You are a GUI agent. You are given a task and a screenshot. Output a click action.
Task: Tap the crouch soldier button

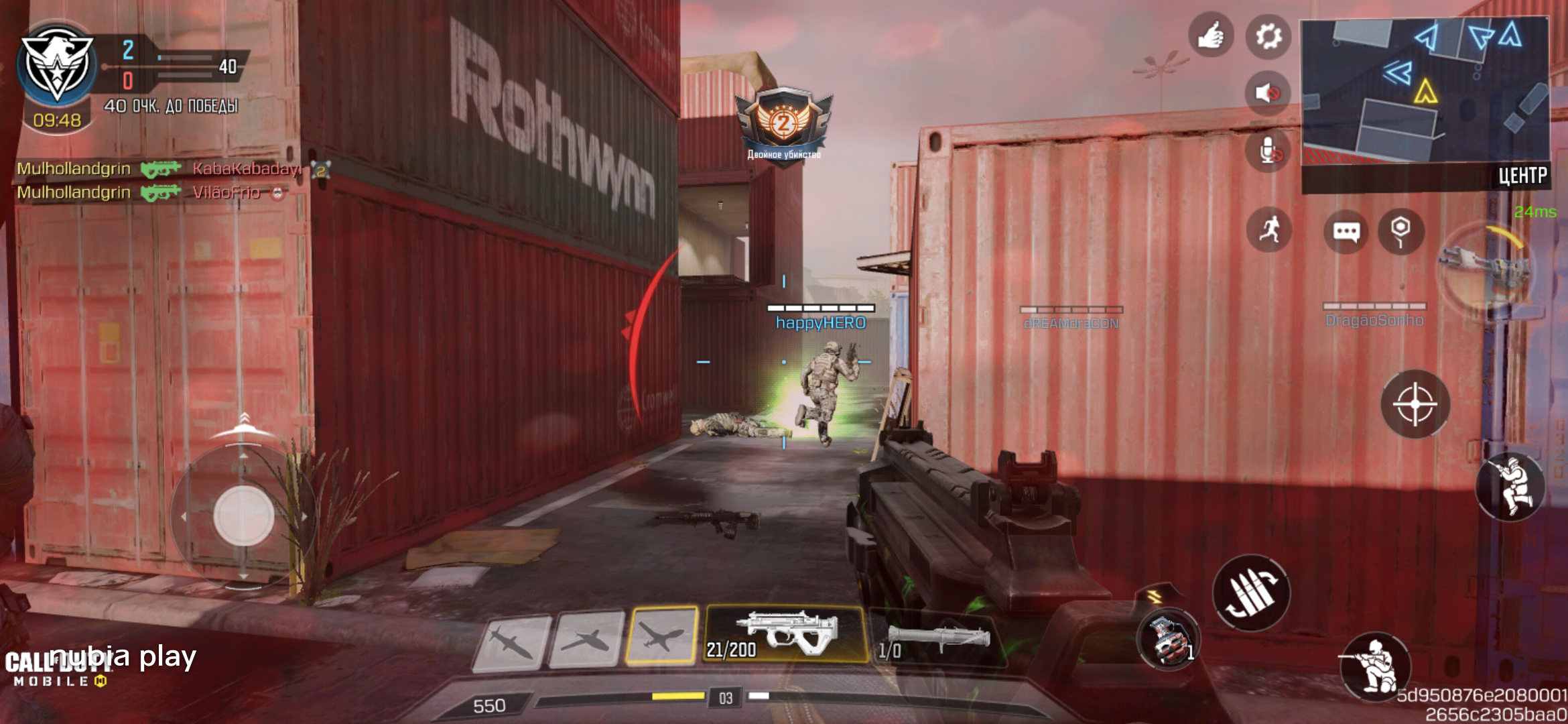coord(1375,666)
